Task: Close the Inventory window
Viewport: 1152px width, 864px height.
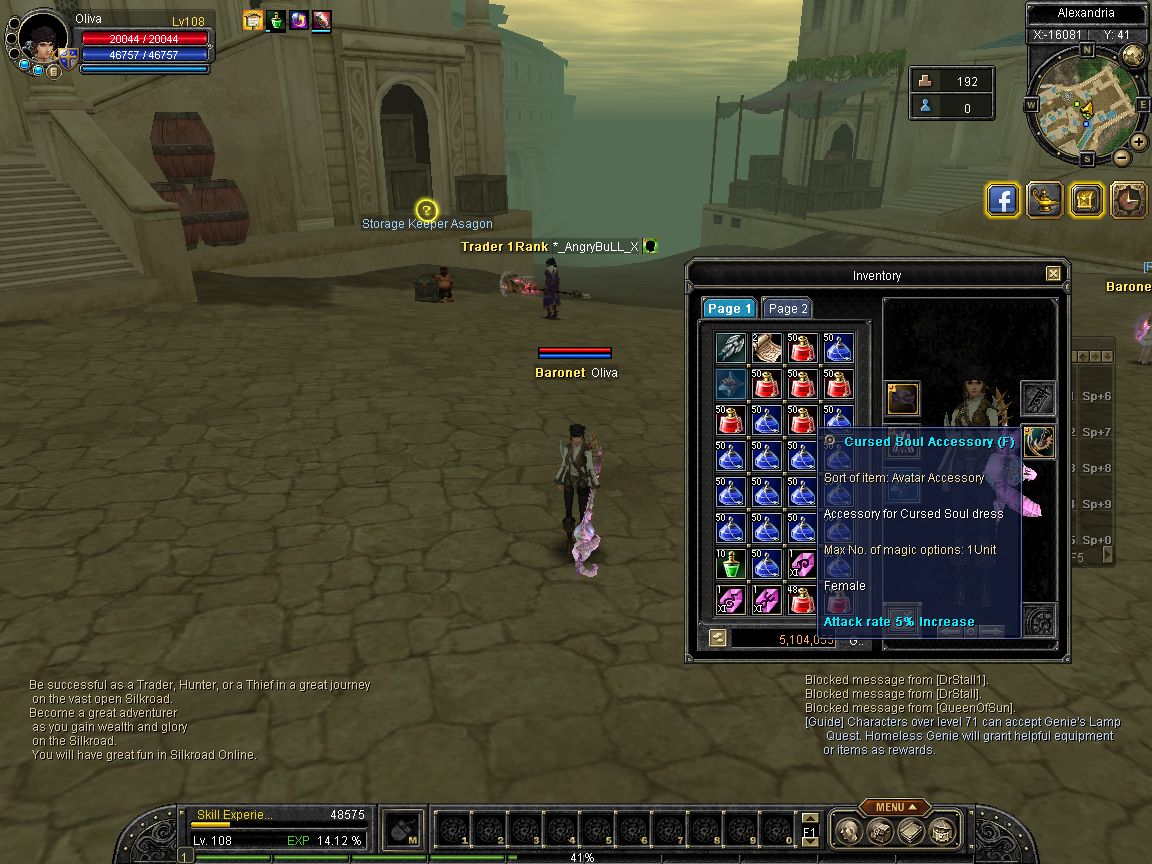Action: pos(1053,274)
